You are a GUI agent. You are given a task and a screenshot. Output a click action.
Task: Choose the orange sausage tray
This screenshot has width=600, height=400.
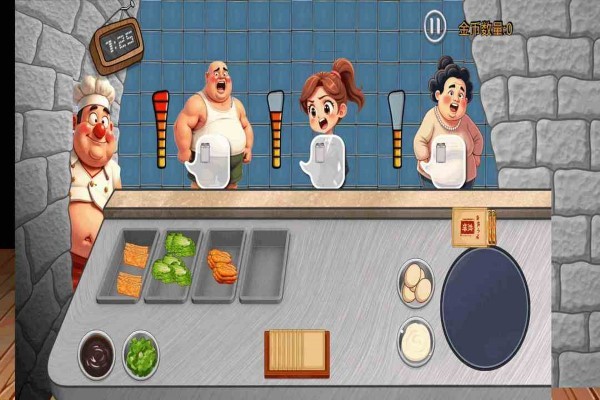221,264
